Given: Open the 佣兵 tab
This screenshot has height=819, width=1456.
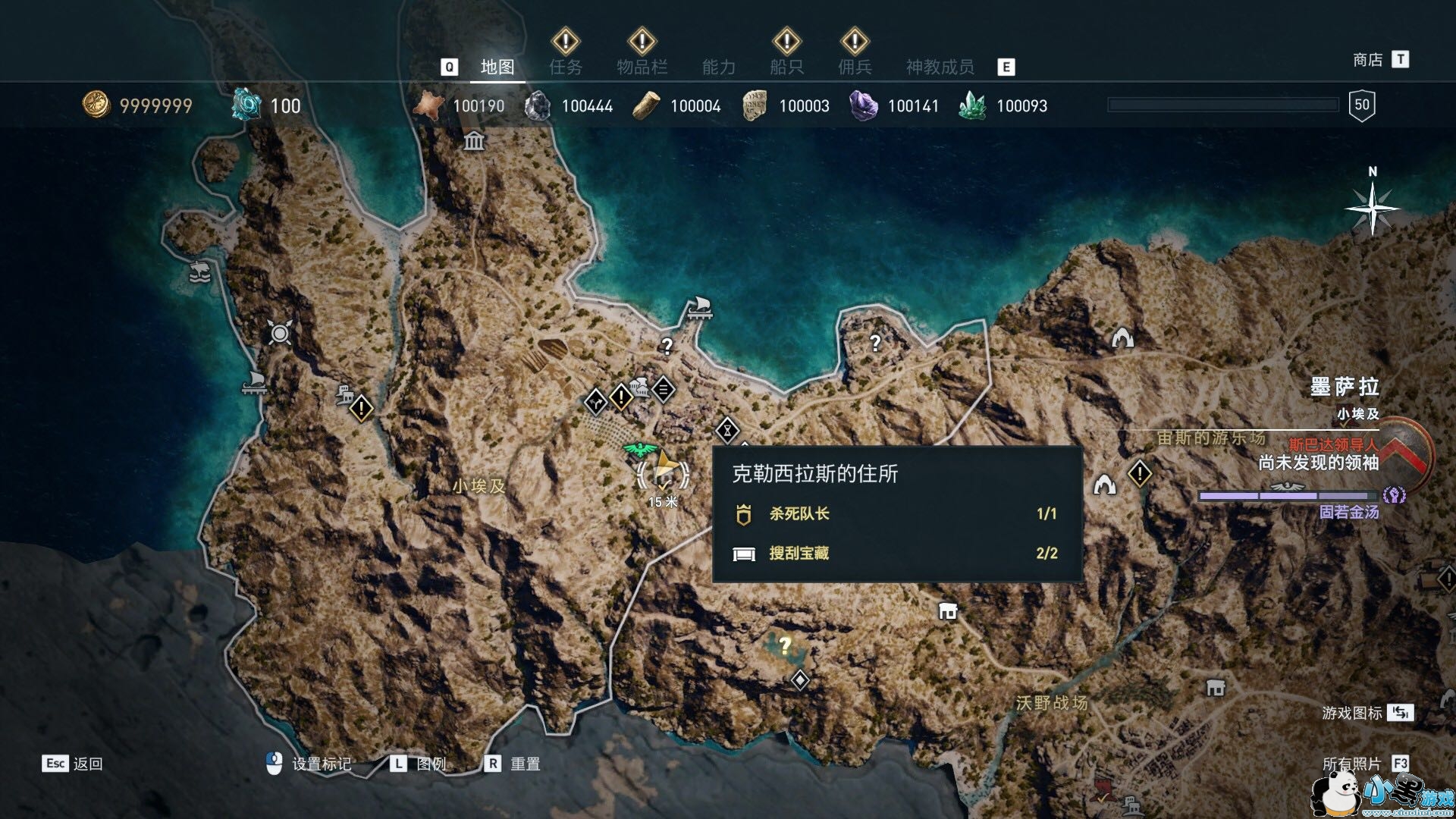Looking at the screenshot, I should (x=855, y=67).
